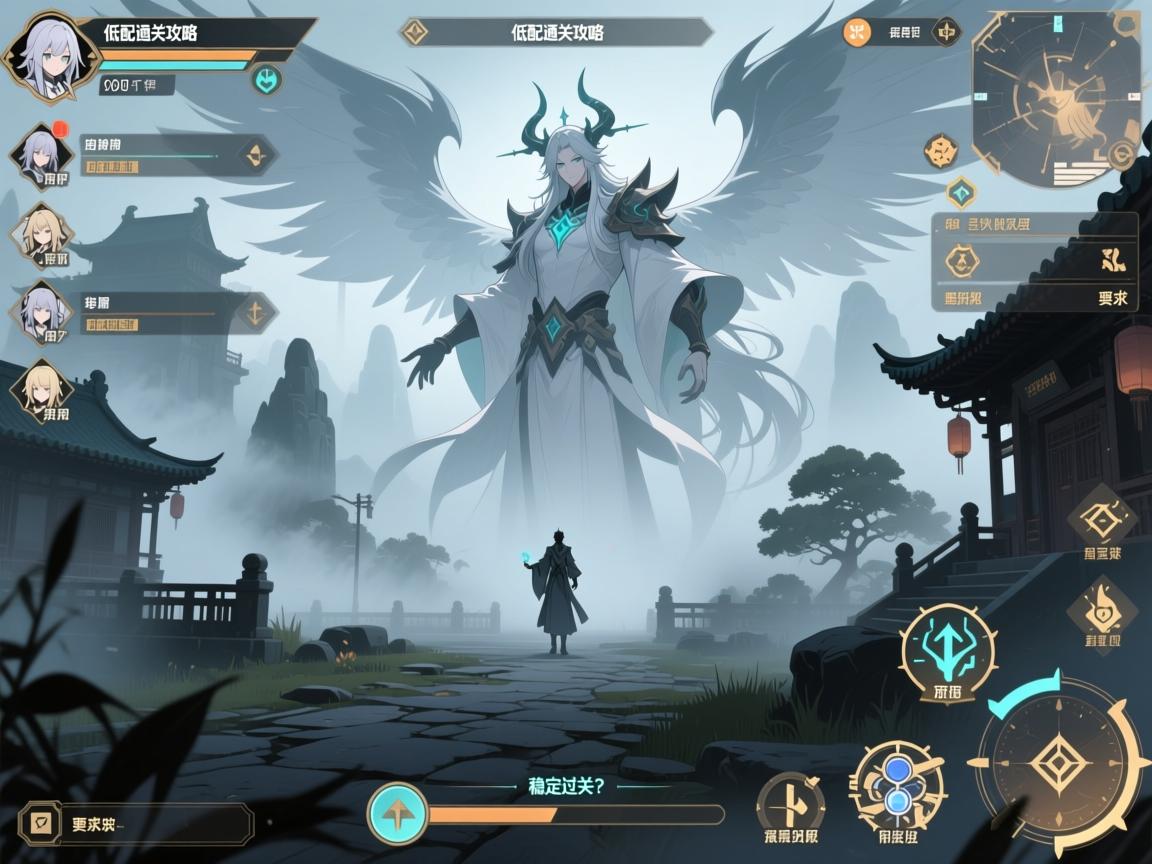The width and height of the screenshot is (1152, 864).
Task: Open the bottom-left 要求 panel button
Action: click(135, 824)
